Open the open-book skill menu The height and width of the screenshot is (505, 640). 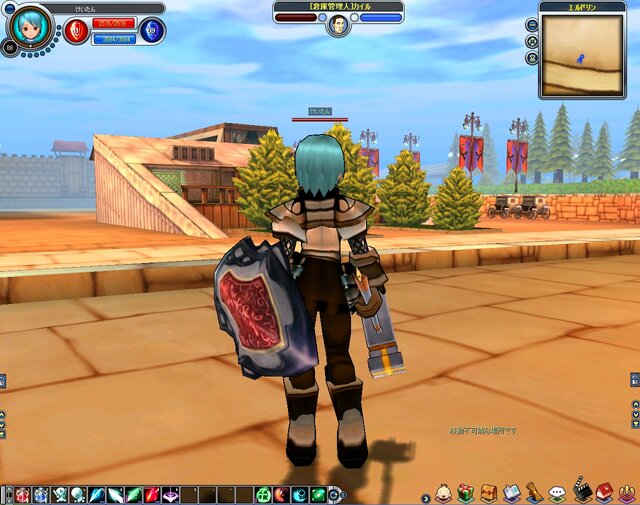tap(512, 492)
